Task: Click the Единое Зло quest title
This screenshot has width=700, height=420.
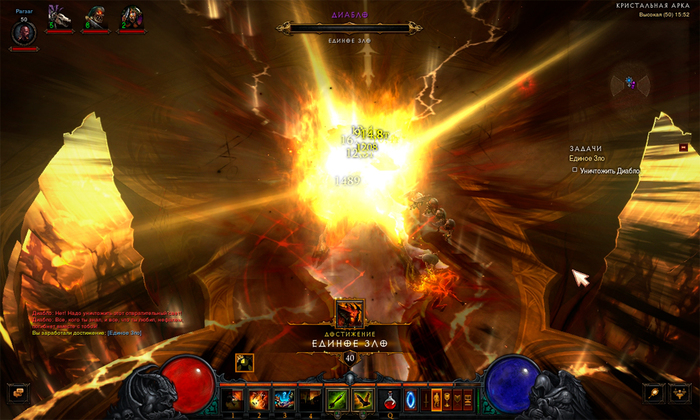Action: pos(587,159)
